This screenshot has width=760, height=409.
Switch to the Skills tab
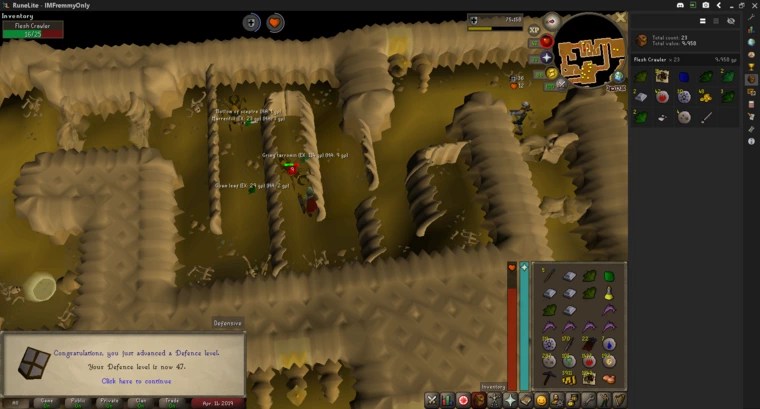tap(447, 400)
